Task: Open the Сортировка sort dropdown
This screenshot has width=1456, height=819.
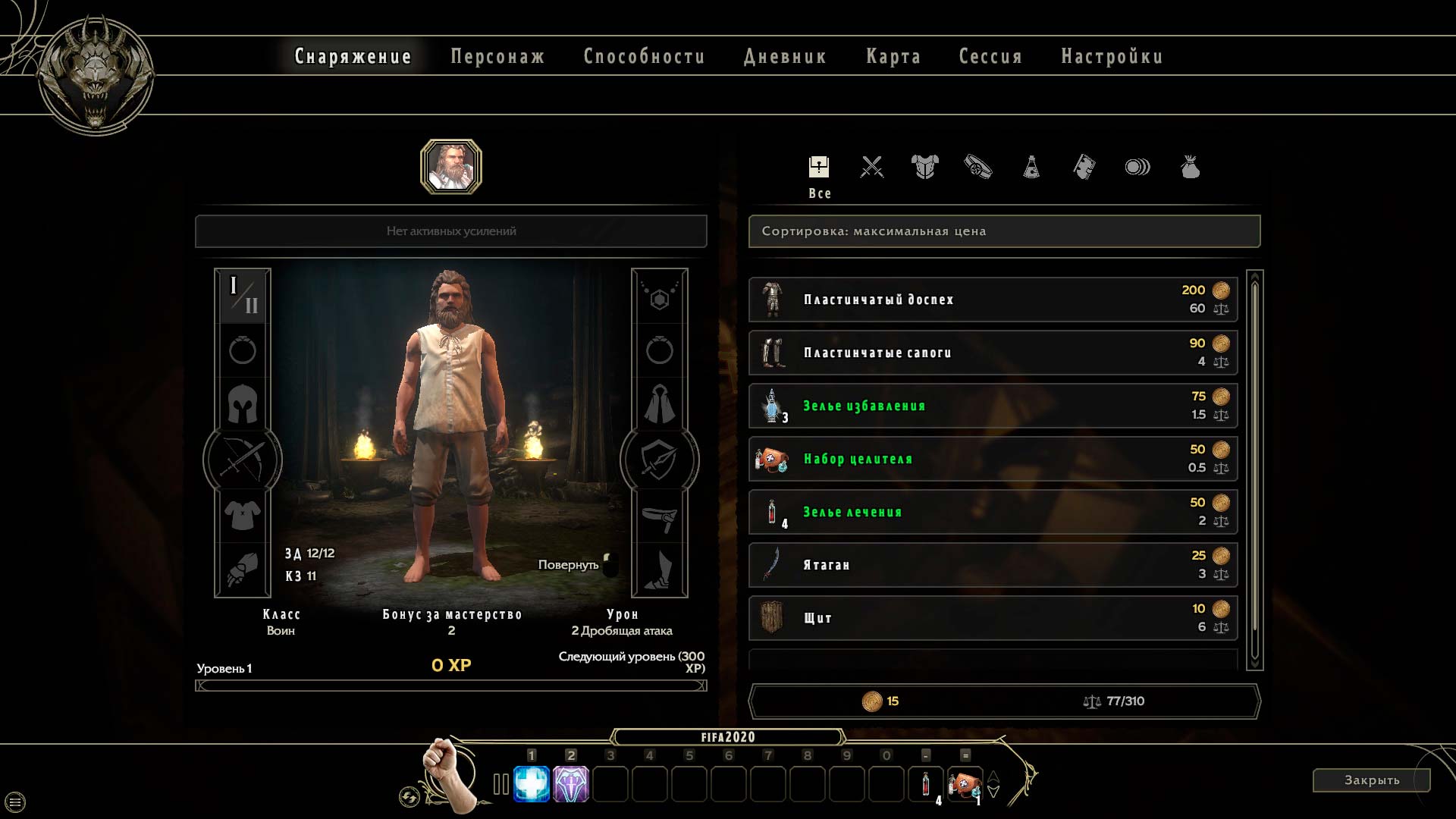Action: coord(1004,231)
